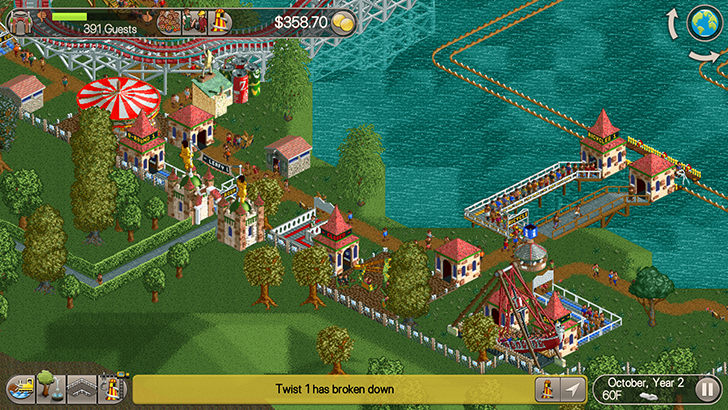Open finances via the gold coins icon

point(343,21)
